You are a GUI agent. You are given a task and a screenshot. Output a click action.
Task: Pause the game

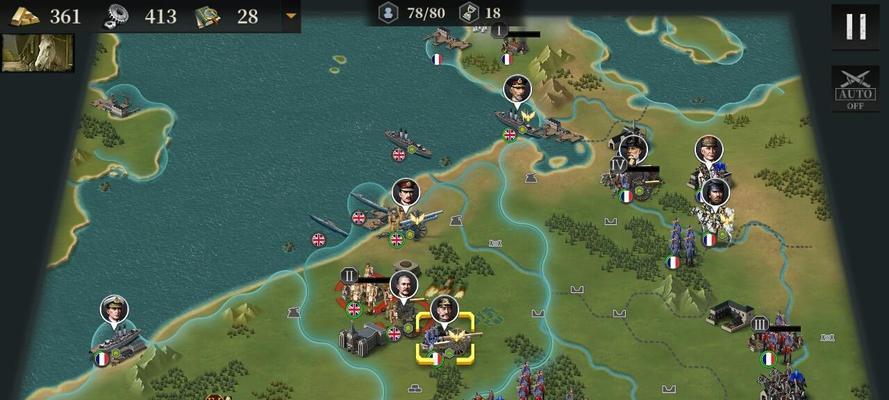coord(855,26)
